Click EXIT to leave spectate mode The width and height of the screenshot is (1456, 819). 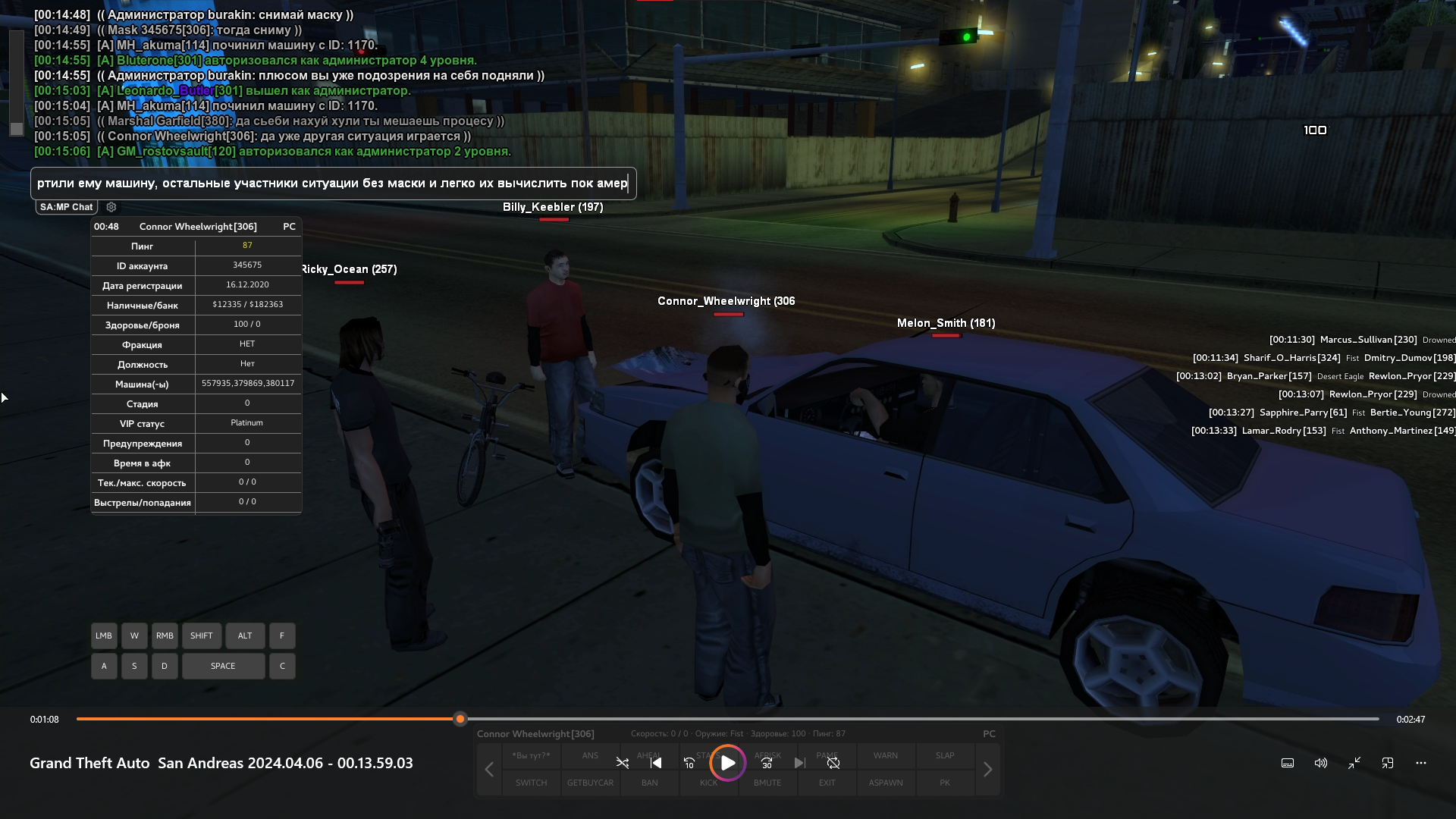[827, 783]
